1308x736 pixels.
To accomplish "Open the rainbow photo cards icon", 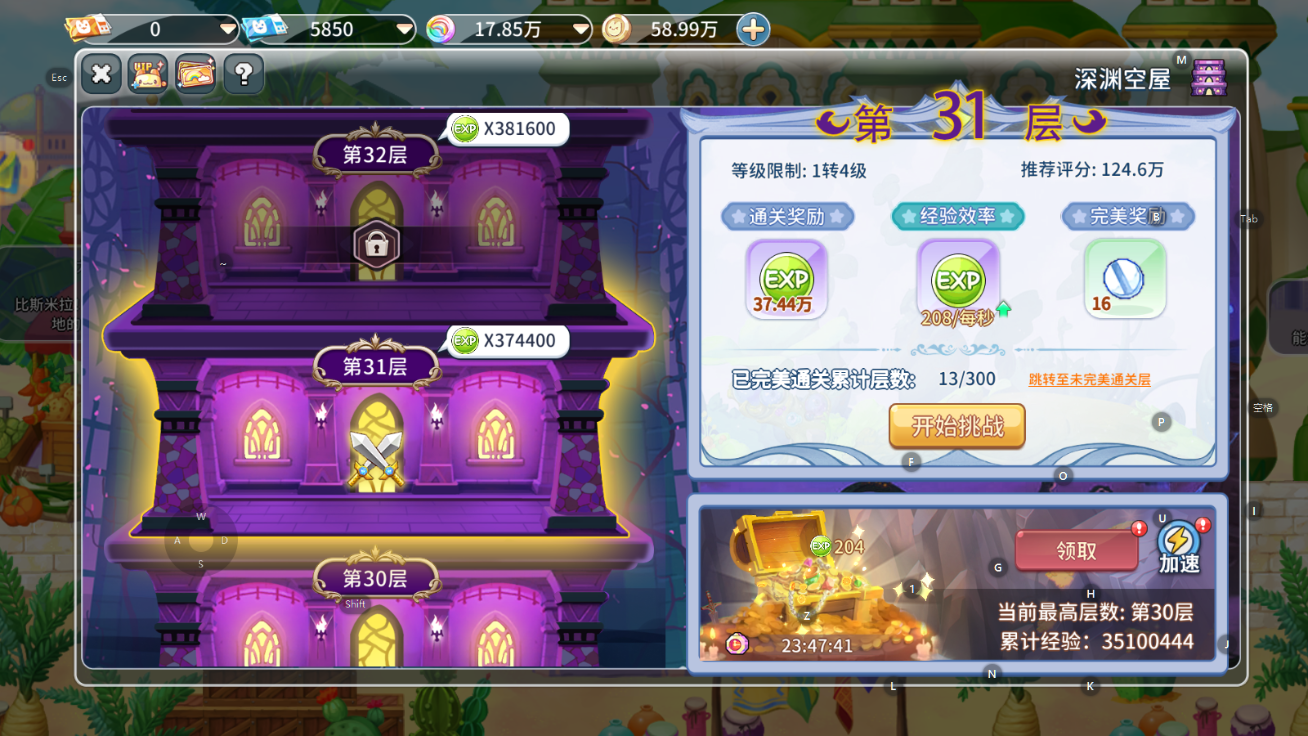I will click(196, 74).
